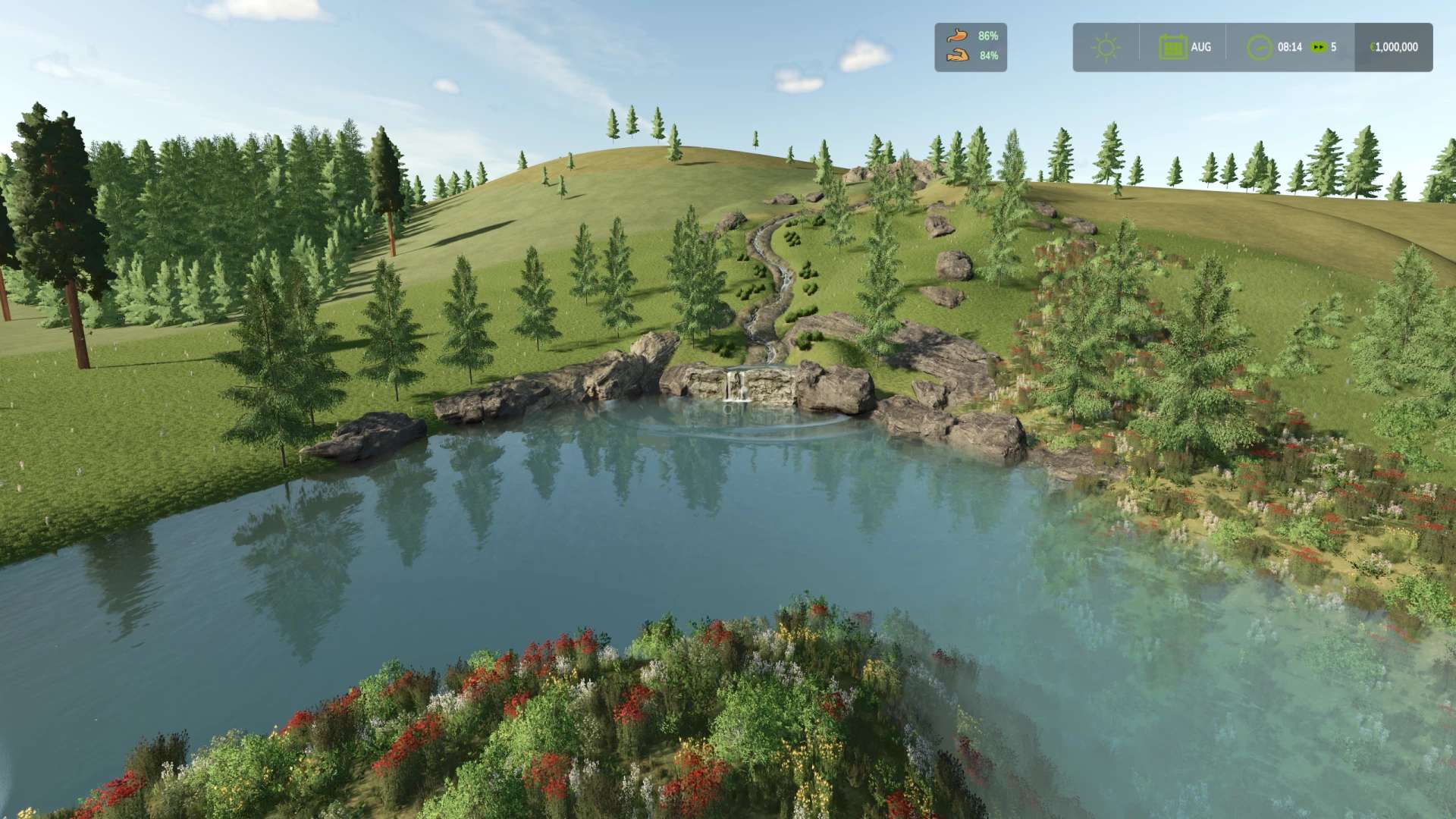The height and width of the screenshot is (819, 1456).
Task: Select the green clock icon
Action: (x=1260, y=47)
